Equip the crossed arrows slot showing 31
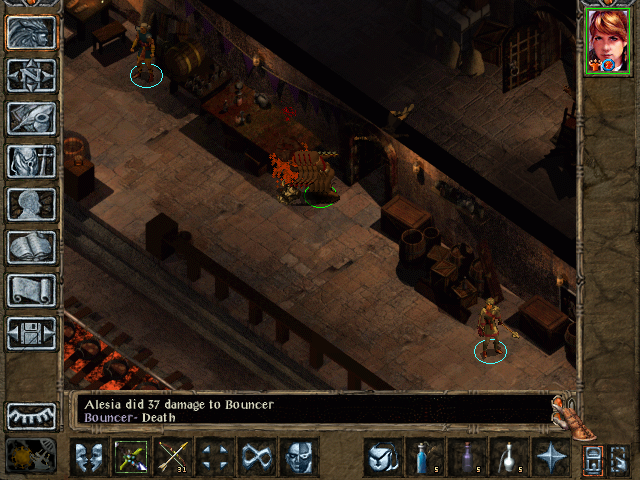This screenshot has height=480, width=640. coord(173,457)
